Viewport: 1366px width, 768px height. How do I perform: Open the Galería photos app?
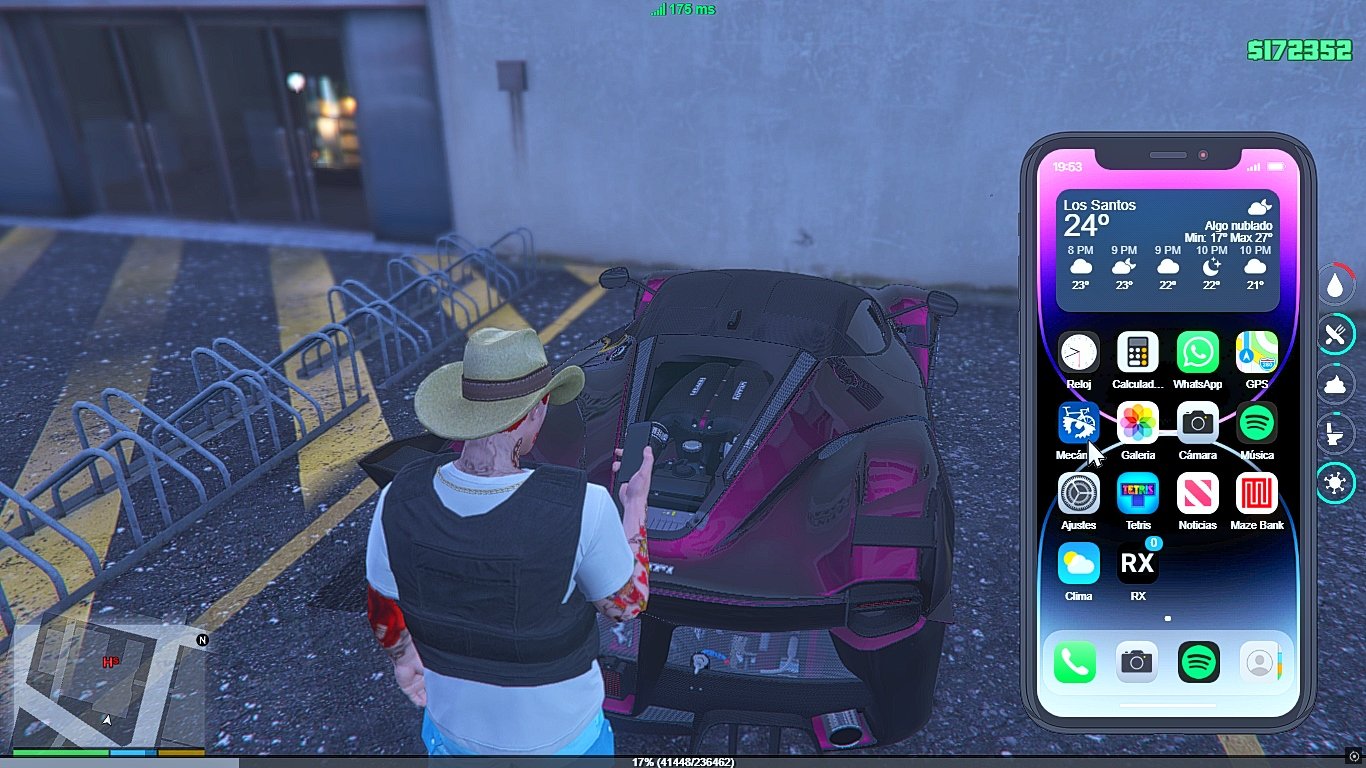(1137, 423)
